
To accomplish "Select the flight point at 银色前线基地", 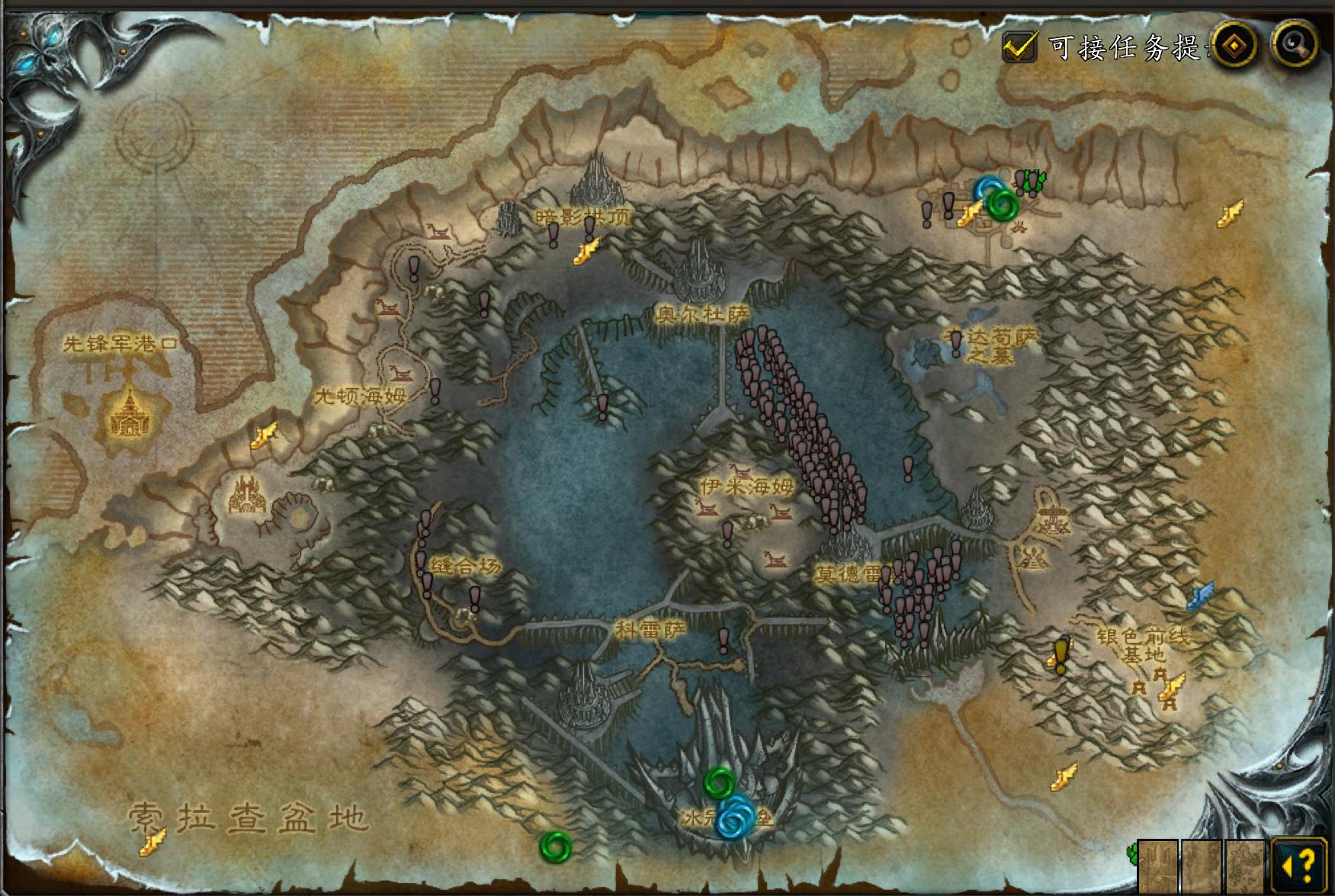I will [x=1171, y=686].
